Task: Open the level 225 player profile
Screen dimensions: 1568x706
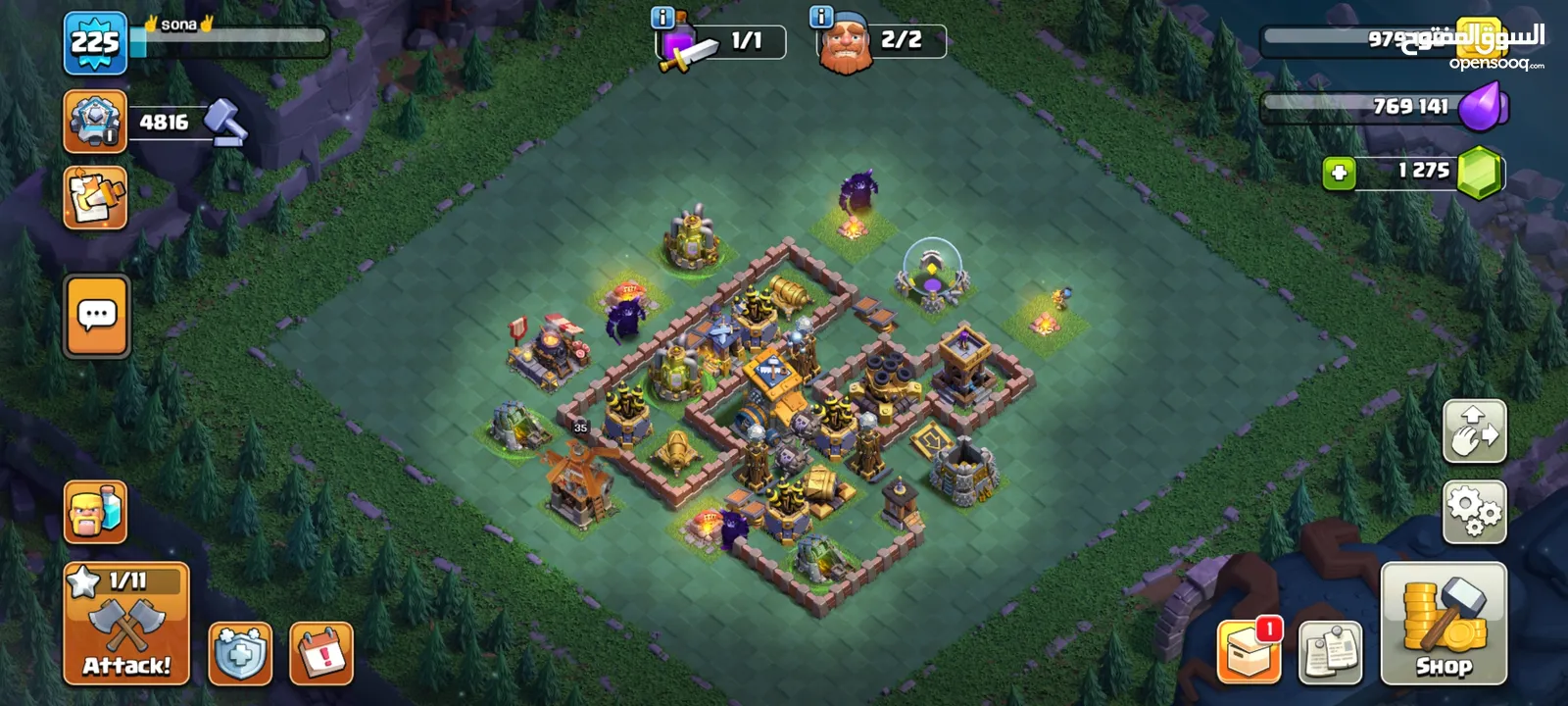Action: (x=95, y=43)
